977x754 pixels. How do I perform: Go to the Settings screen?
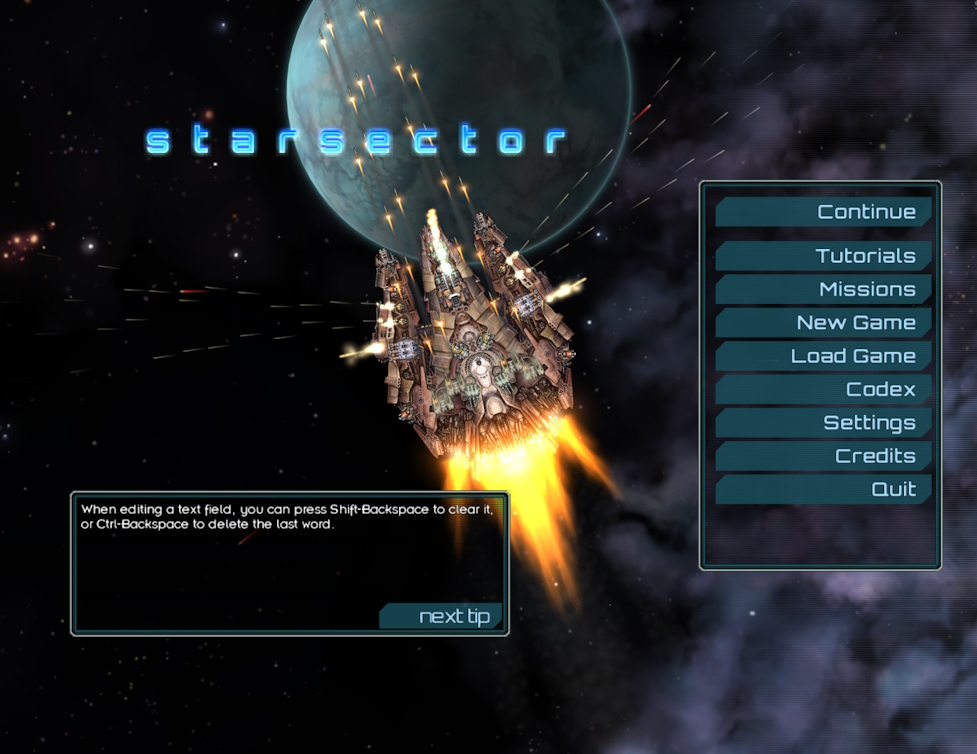[824, 423]
